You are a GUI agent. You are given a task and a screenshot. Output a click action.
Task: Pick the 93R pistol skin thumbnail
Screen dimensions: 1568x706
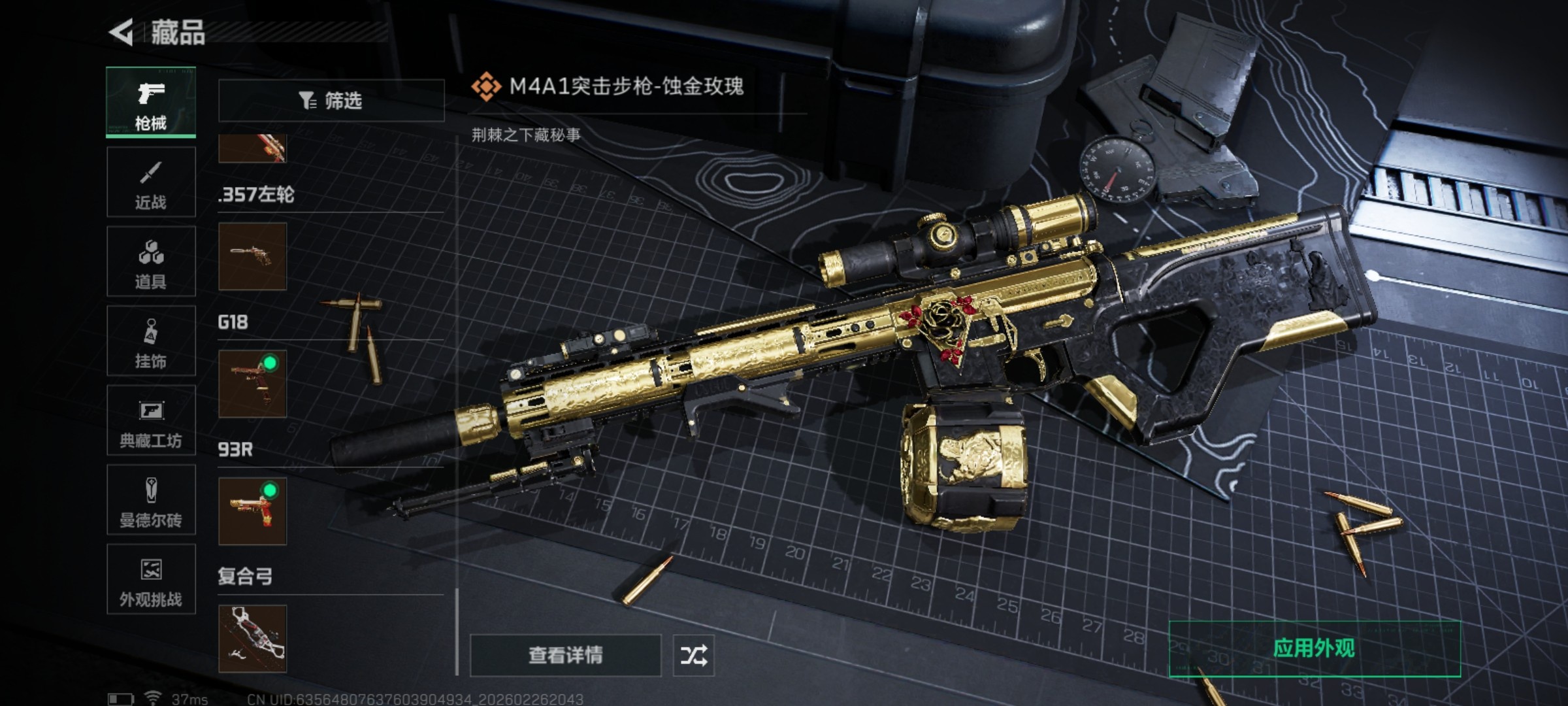click(x=252, y=511)
